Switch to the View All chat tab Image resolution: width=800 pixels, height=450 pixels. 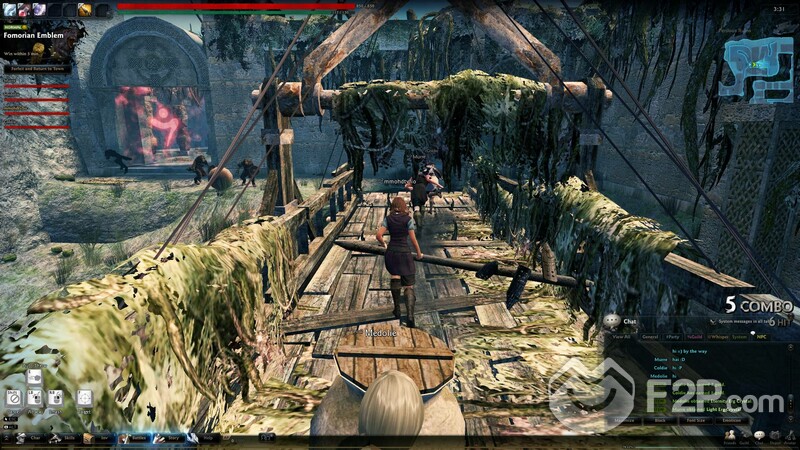(x=623, y=337)
